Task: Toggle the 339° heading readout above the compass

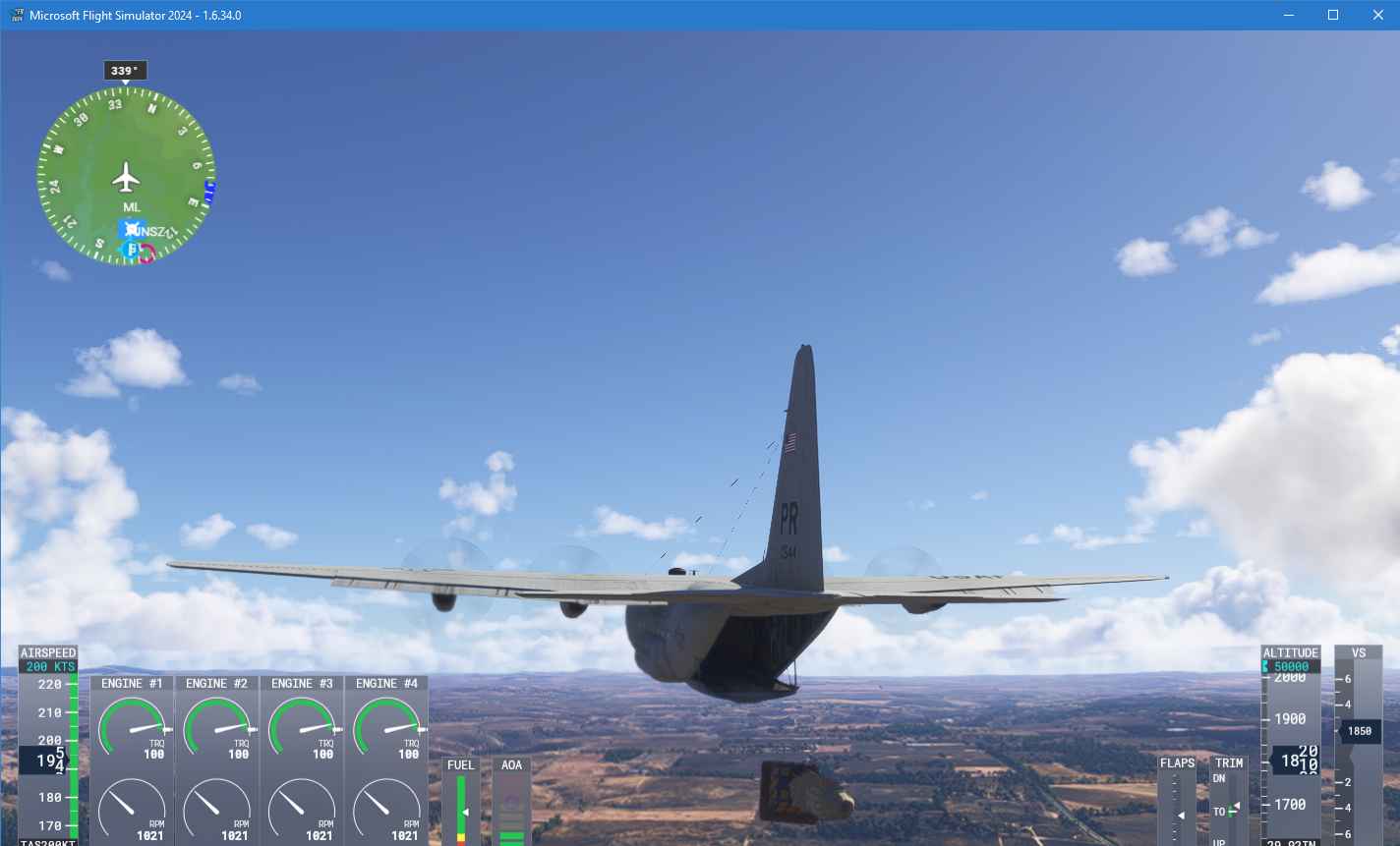Action: [x=125, y=70]
